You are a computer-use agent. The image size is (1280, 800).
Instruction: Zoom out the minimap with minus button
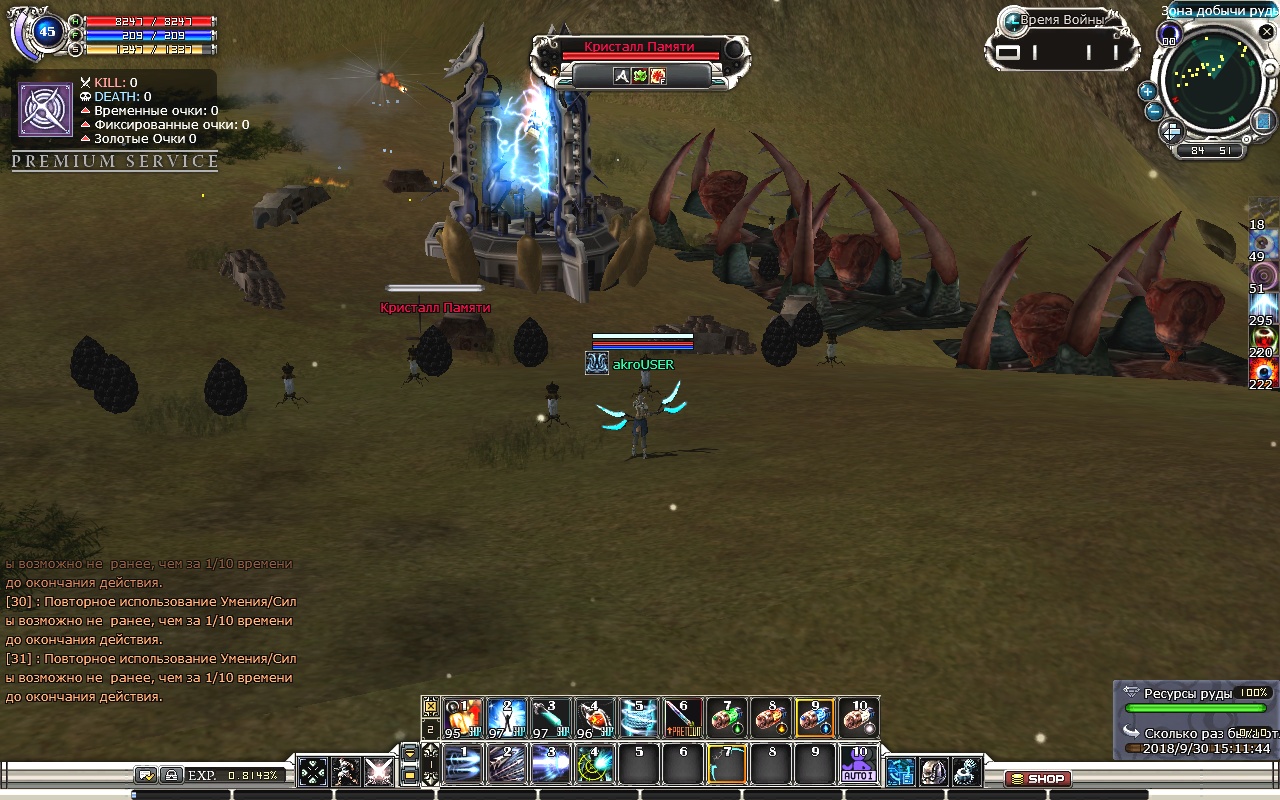click(x=1154, y=111)
